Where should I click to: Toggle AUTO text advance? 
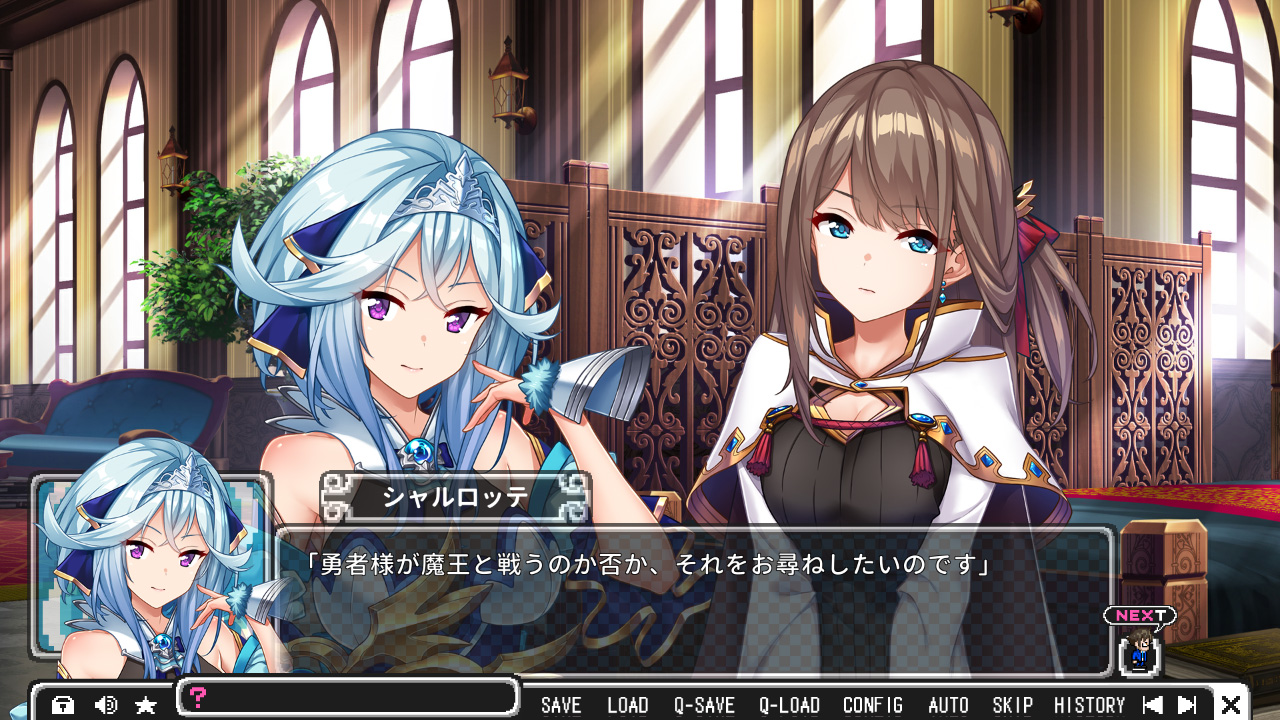point(948,705)
